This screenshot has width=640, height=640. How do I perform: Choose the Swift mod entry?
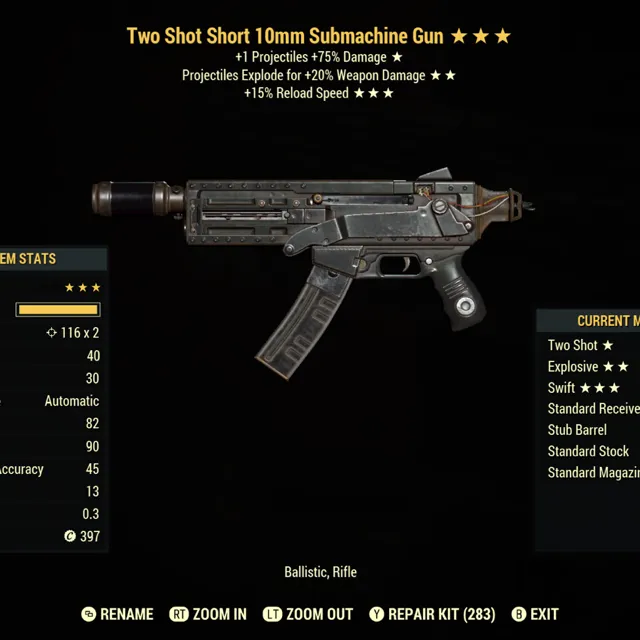(x=583, y=388)
